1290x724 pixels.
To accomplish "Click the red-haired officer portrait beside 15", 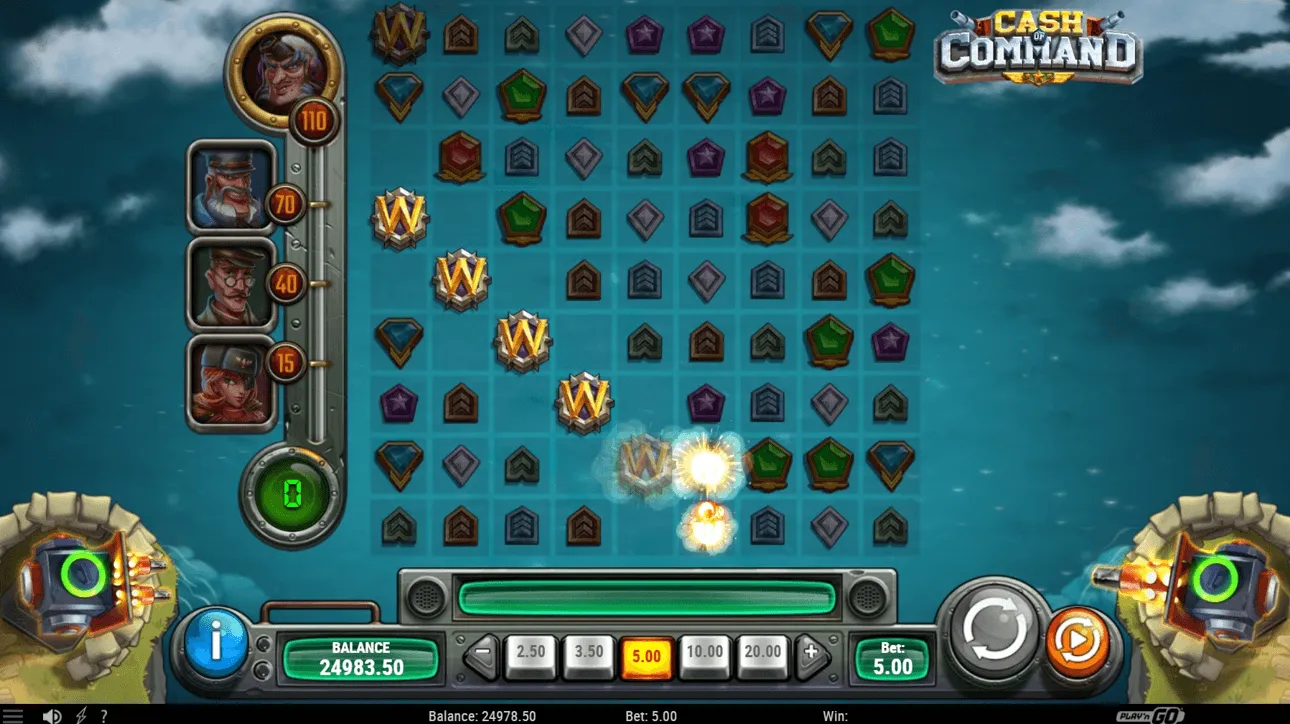I will pyautogui.click(x=231, y=378).
